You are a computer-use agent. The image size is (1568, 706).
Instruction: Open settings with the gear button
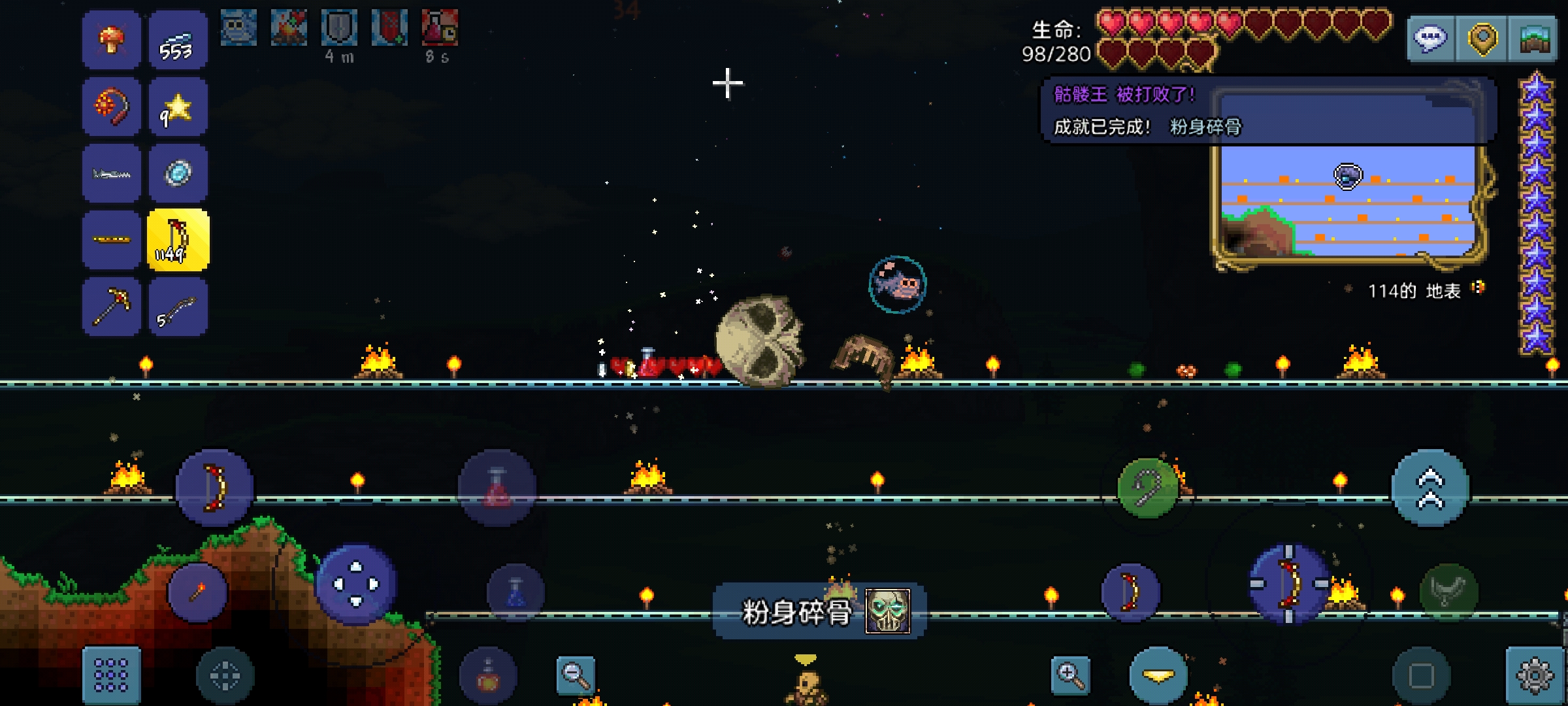pos(1534,676)
